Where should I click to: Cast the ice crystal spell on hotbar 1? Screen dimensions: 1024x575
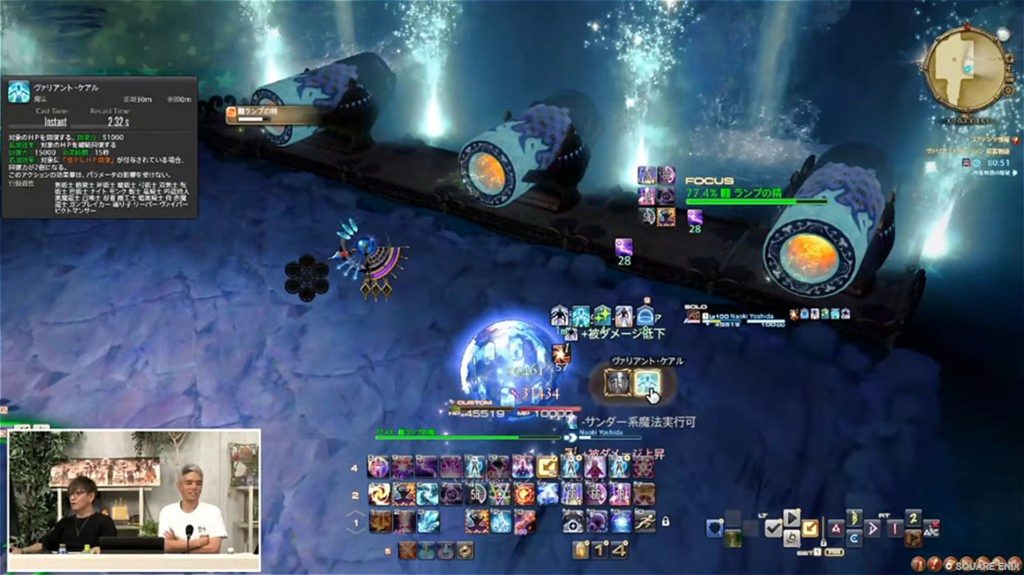pos(428,521)
